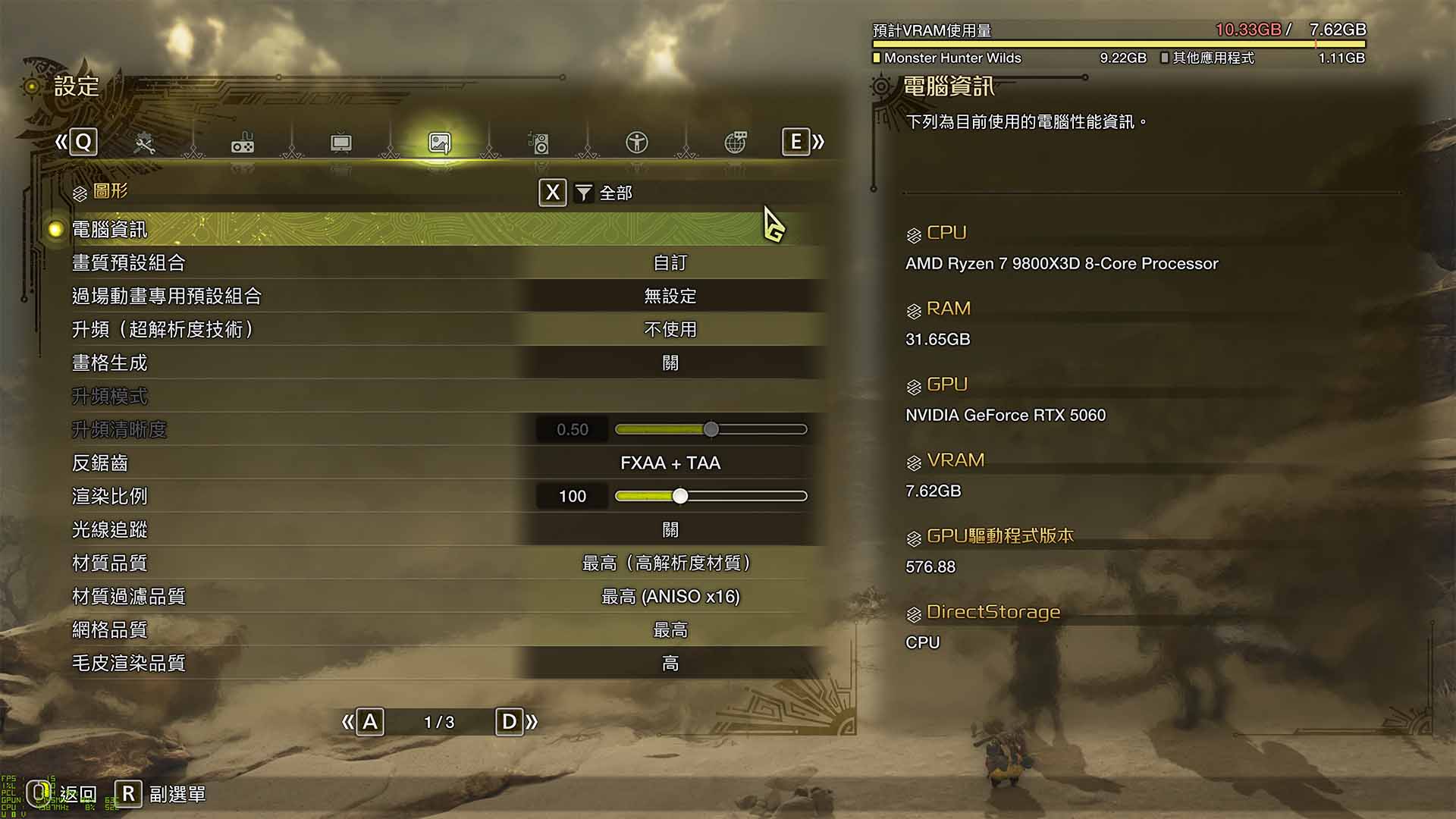Screen dimensions: 1456x819
Task: Select the highlighted graphics picture tab
Action: pos(440,143)
